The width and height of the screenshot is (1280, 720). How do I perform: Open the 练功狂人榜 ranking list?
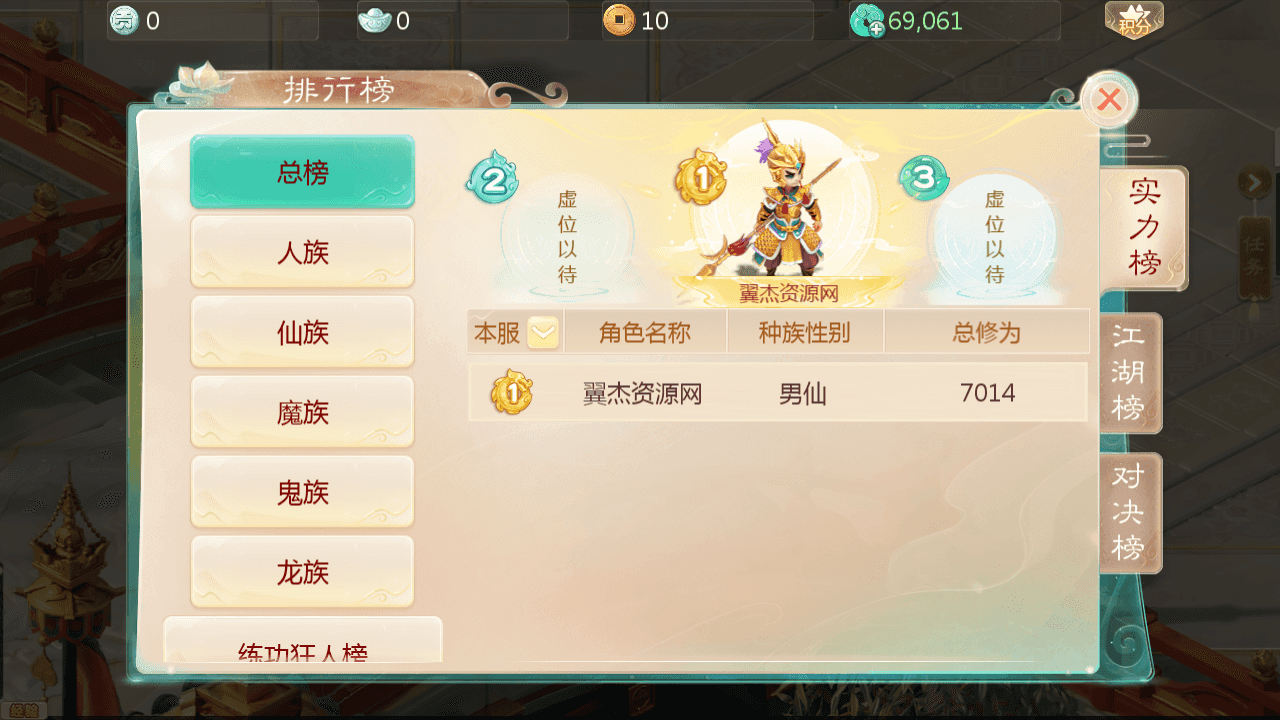pyautogui.click(x=302, y=650)
